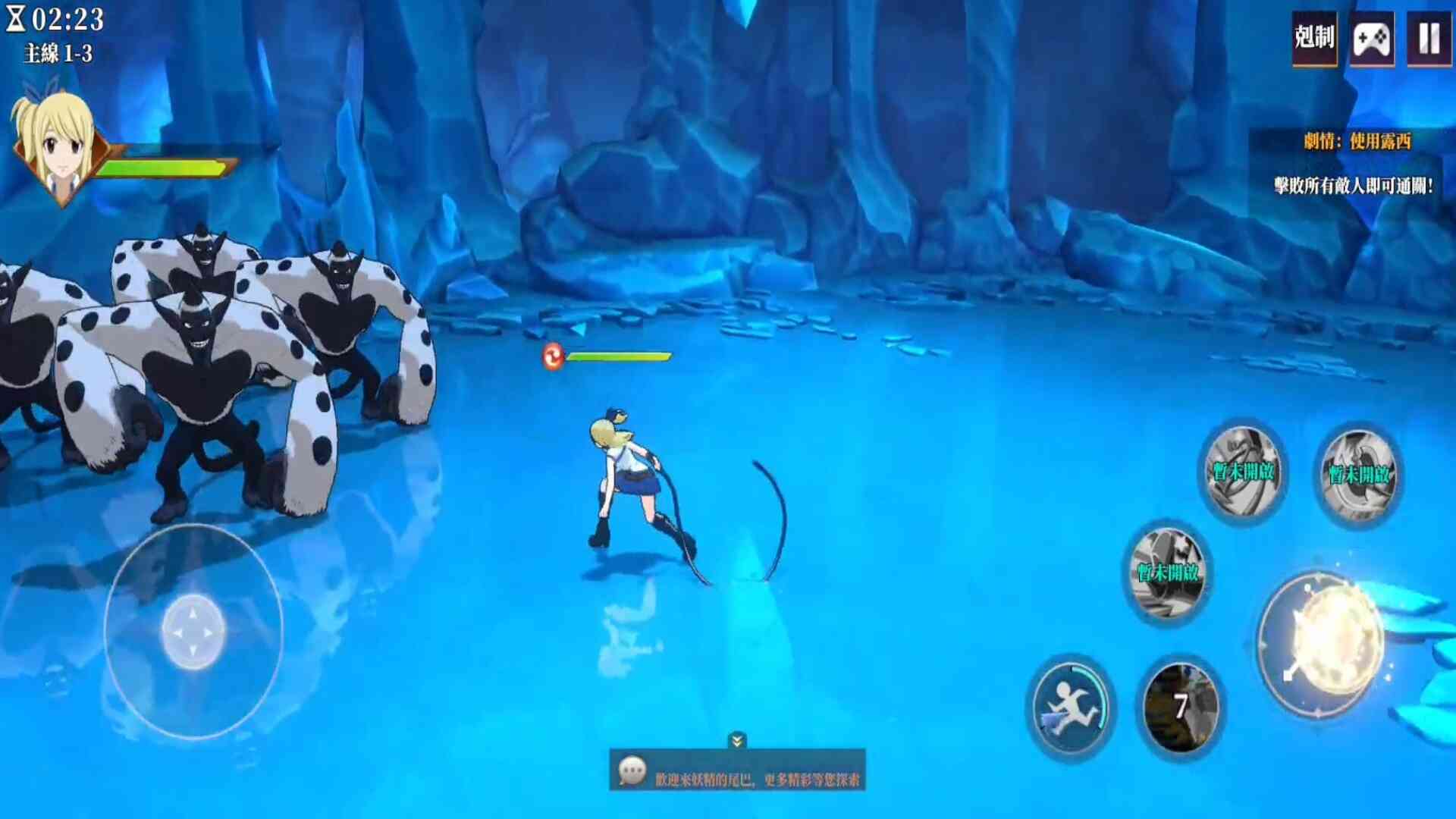The image size is (1456, 819).
Task: Use the dash dodge skill
Action: [1070, 708]
